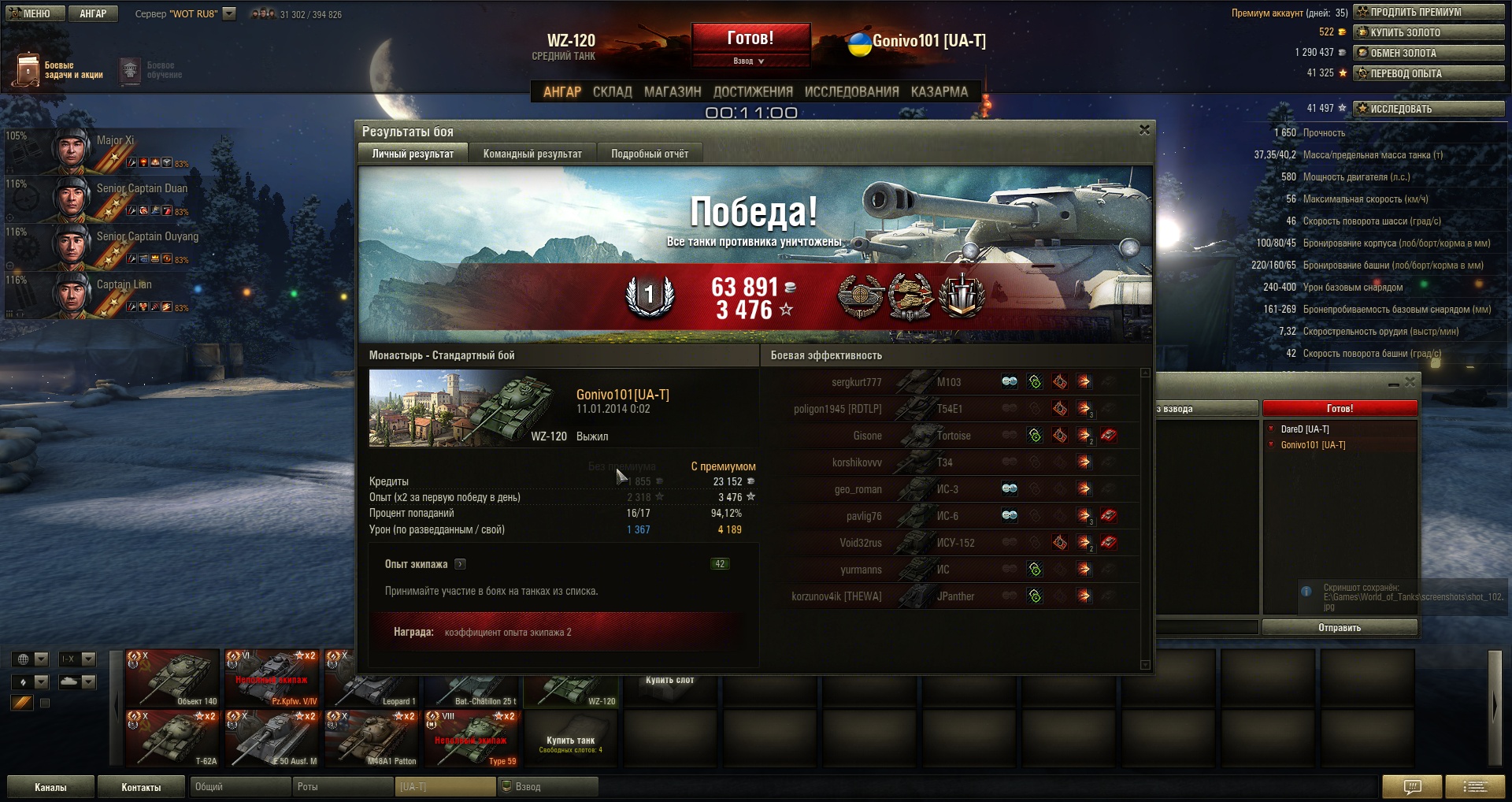This screenshot has width=1512, height=802.
Task: Select the Объект 140 tank in carousel
Action: point(172,678)
